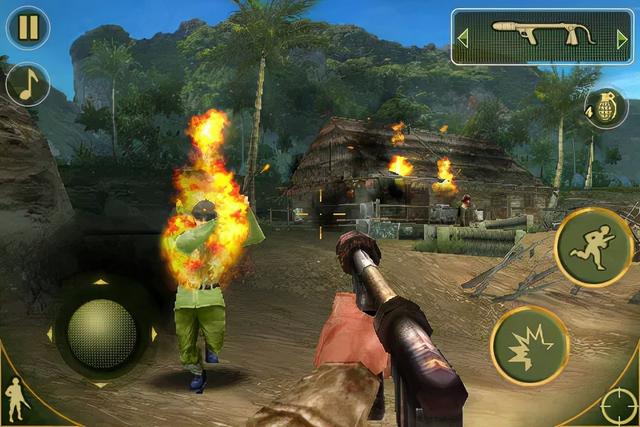The width and height of the screenshot is (640, 427).
Task: Tap the virtual movement joystick
Action: tap(101, 333)
